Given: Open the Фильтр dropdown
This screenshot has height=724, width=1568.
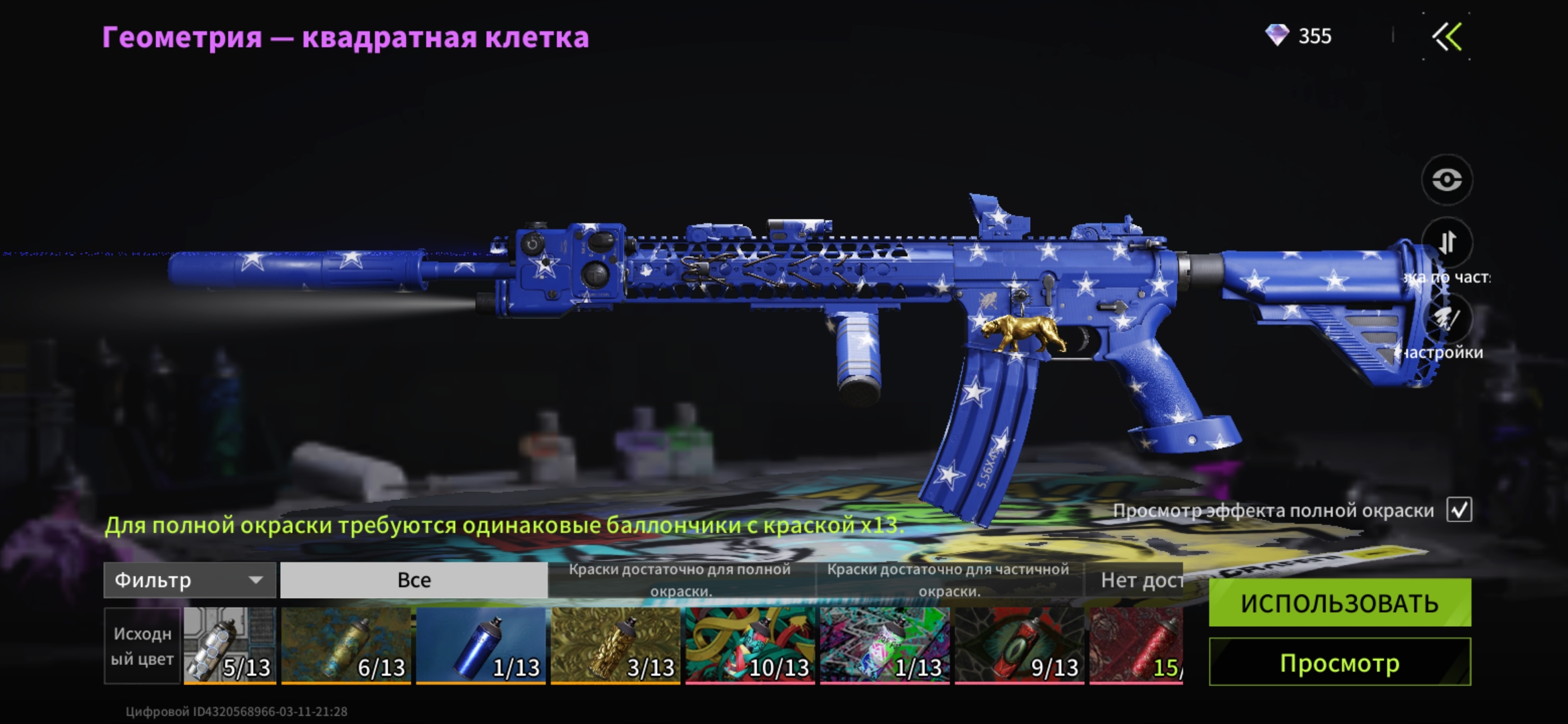Looking at the screenshot, I should [x=190, y=580].
